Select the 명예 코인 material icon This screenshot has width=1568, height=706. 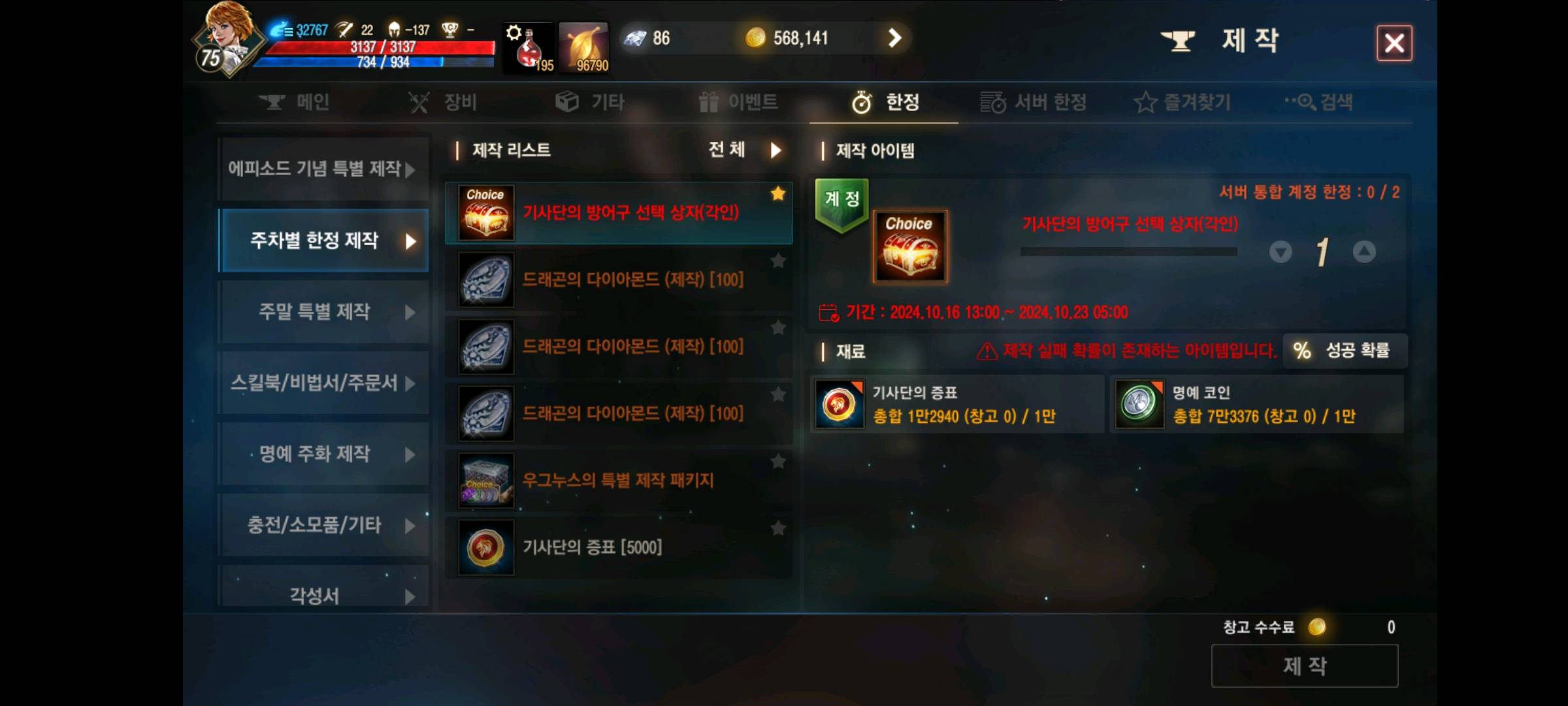[1138, 404]
